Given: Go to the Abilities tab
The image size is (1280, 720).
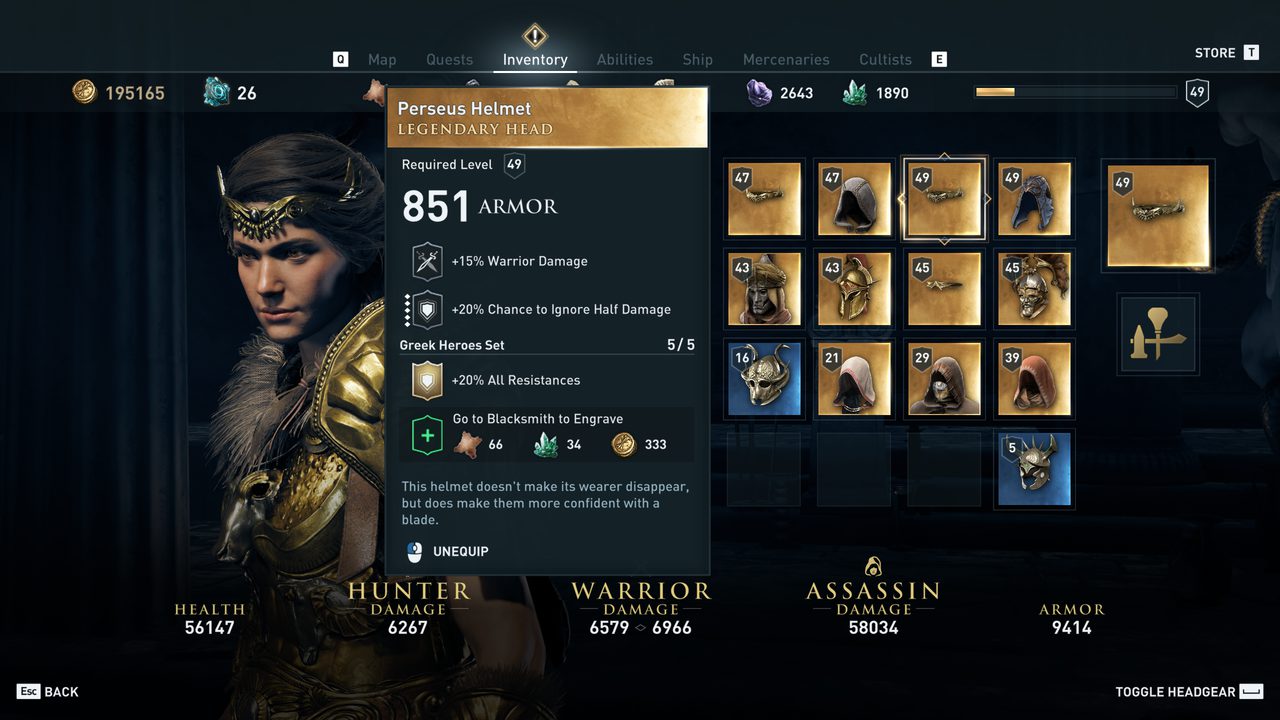Looking at the screenshot, I should pos(624,60).
